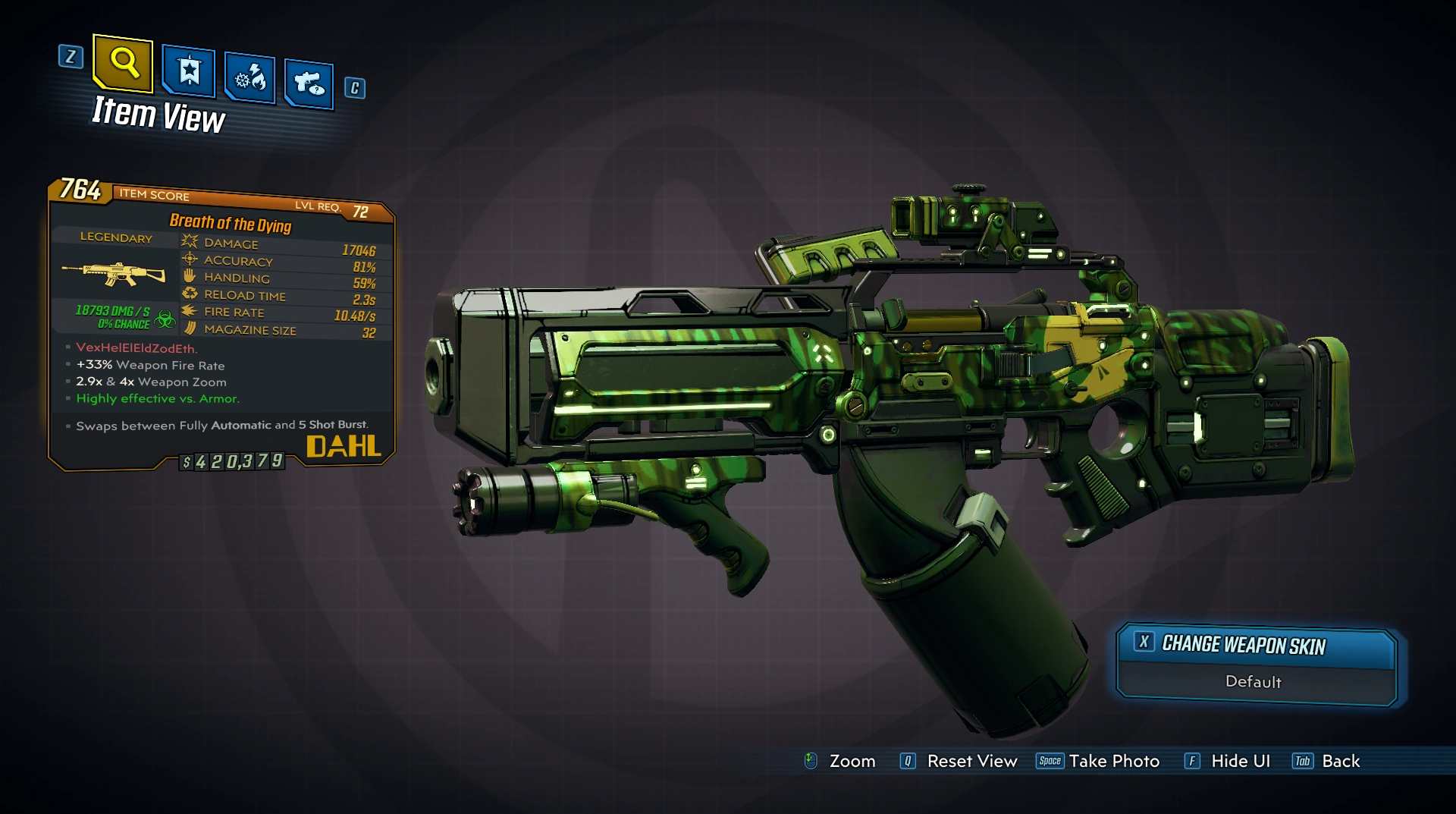Choose the Default weapon skin option
The image size is (1456, 814).
(x=1253, y=682)
